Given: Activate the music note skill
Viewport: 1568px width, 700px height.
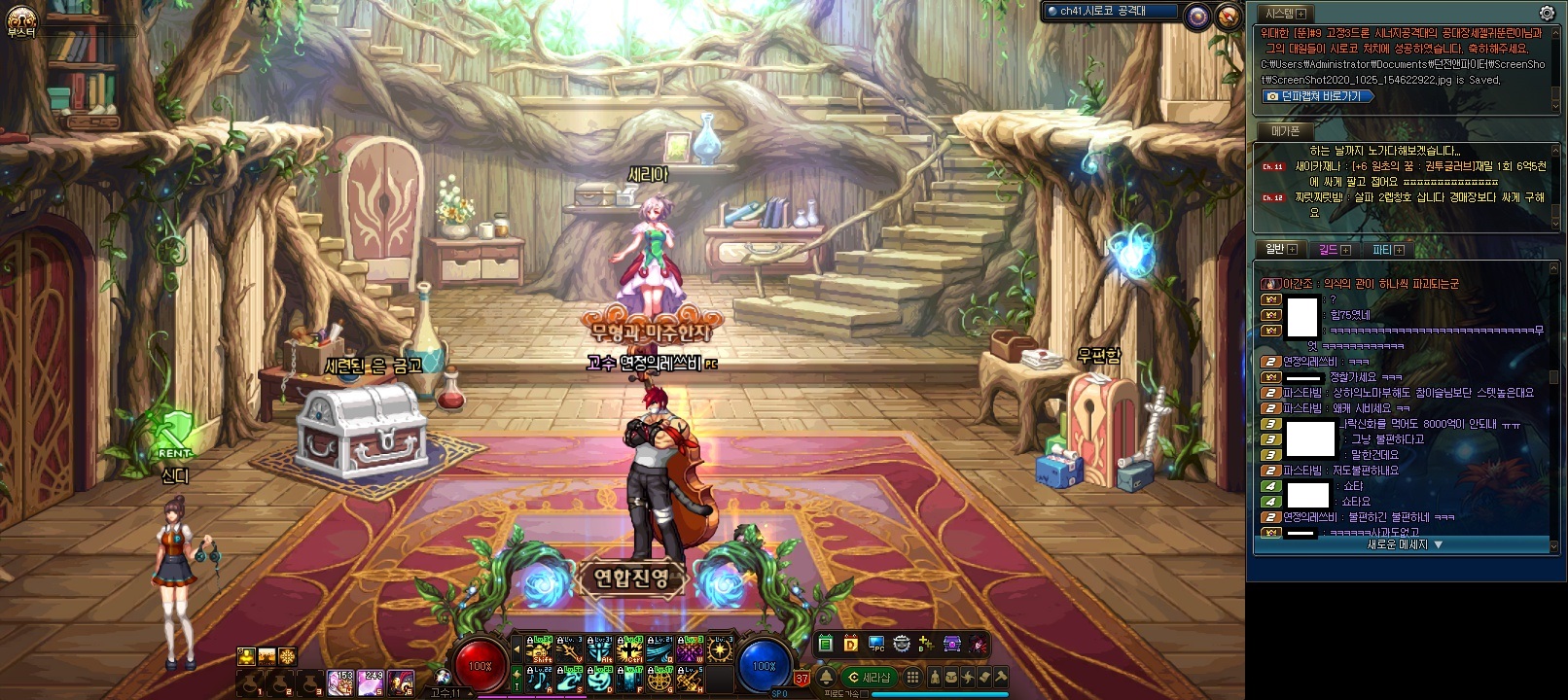Looking at the screenshot, I should point(538,679).
